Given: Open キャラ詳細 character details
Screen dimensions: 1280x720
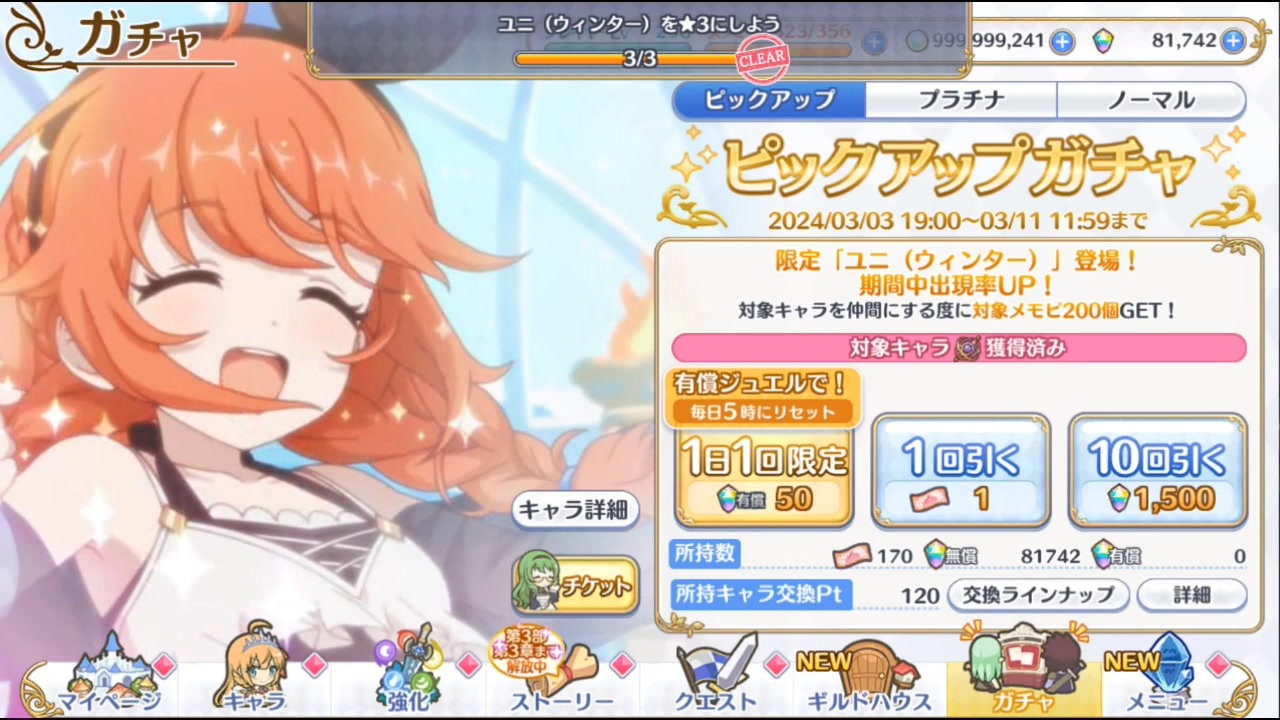Looking at the screenshot, I should tap(575, 510).
